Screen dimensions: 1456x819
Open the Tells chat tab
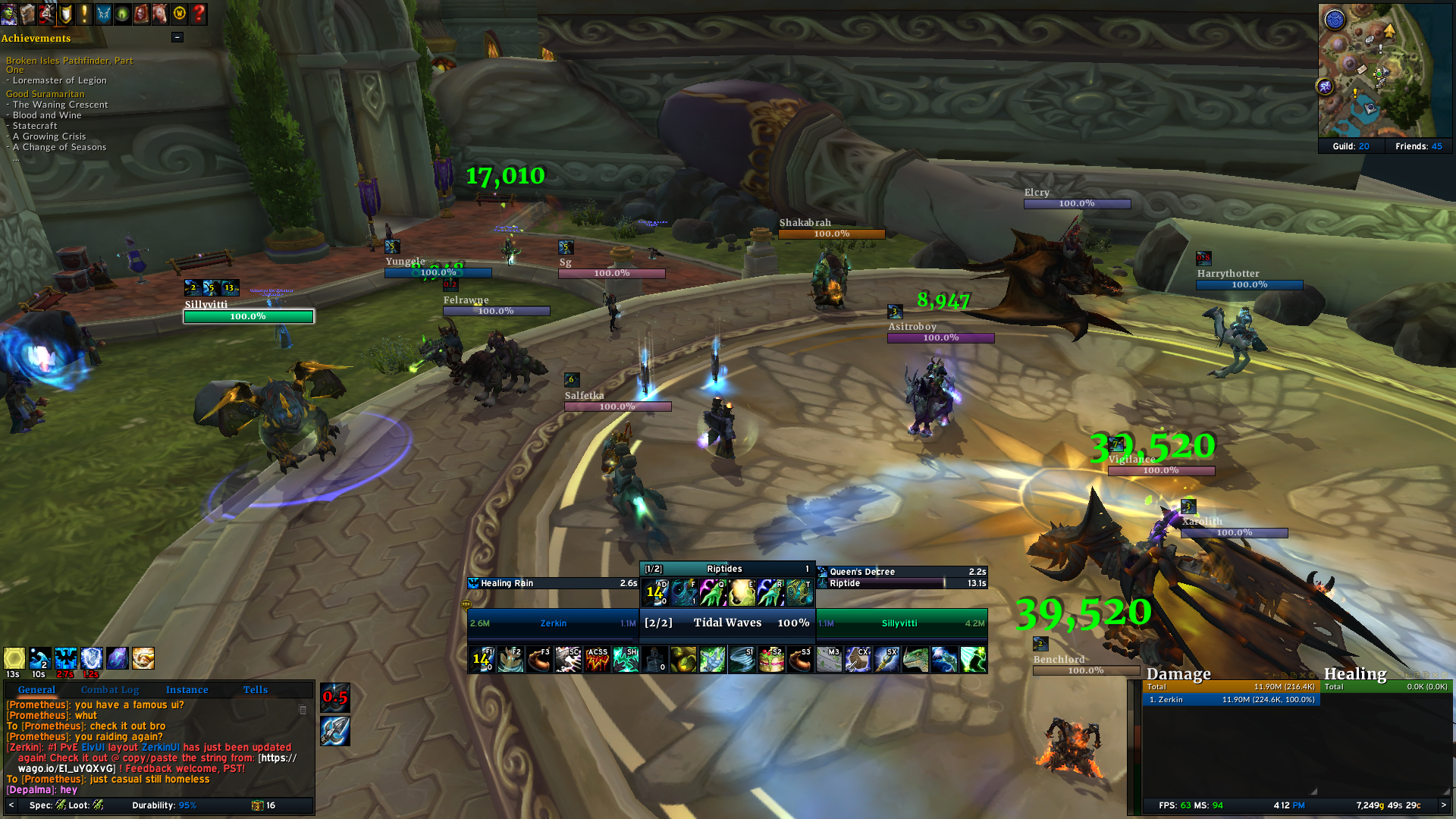click(255, 689)
